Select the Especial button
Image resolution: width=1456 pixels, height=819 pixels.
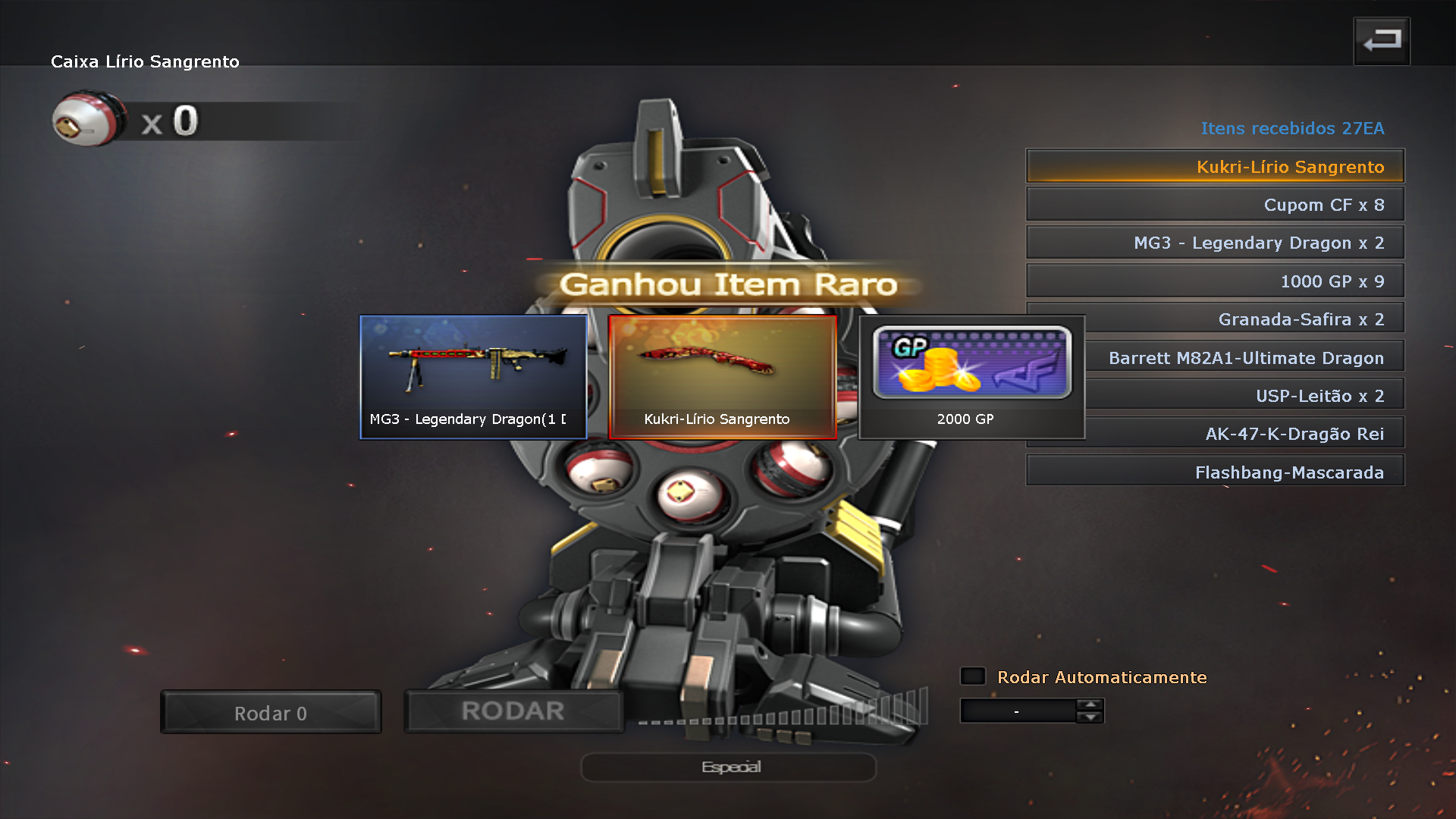(729, 767)
